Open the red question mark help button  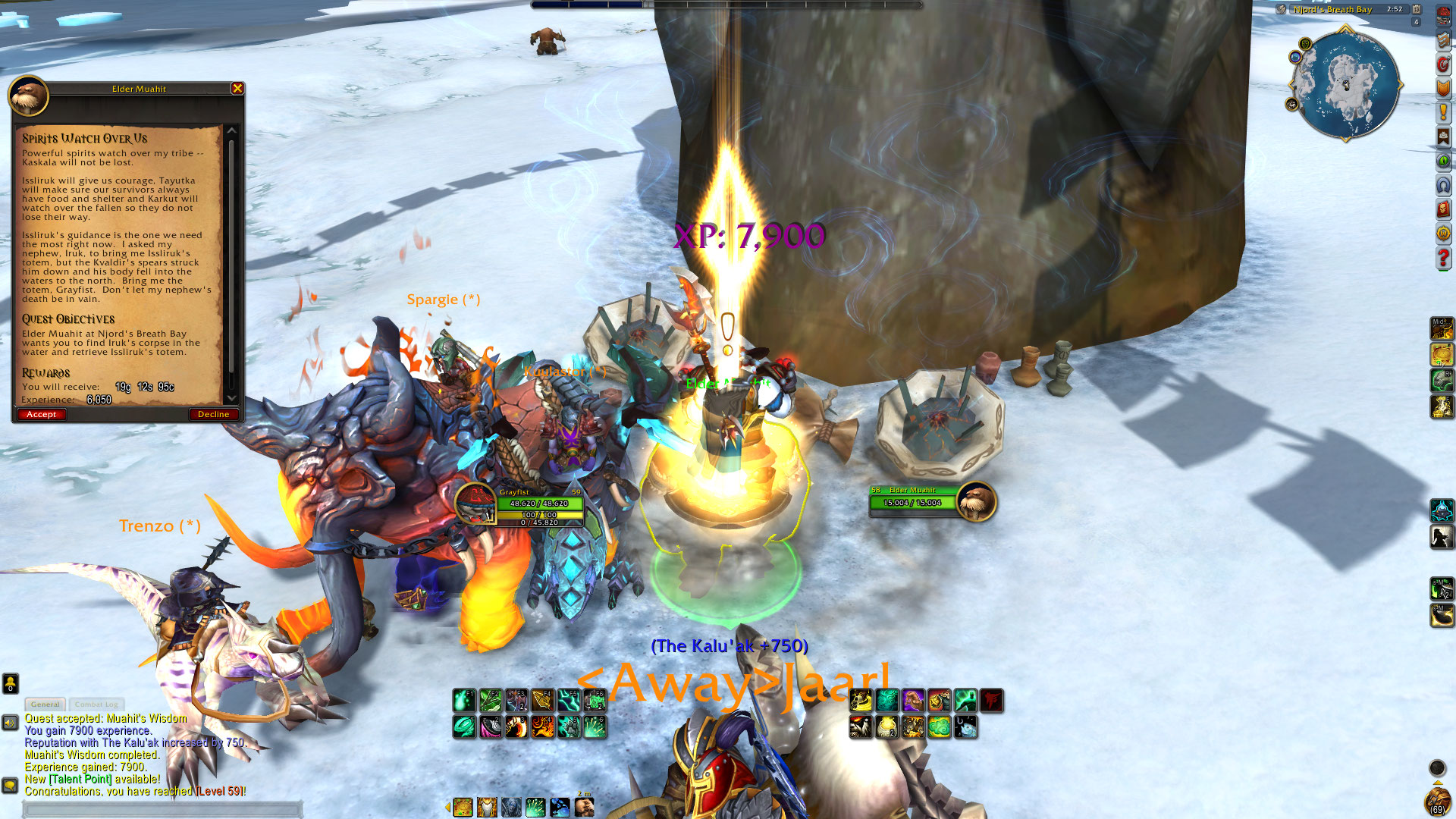click(1443, 259)
